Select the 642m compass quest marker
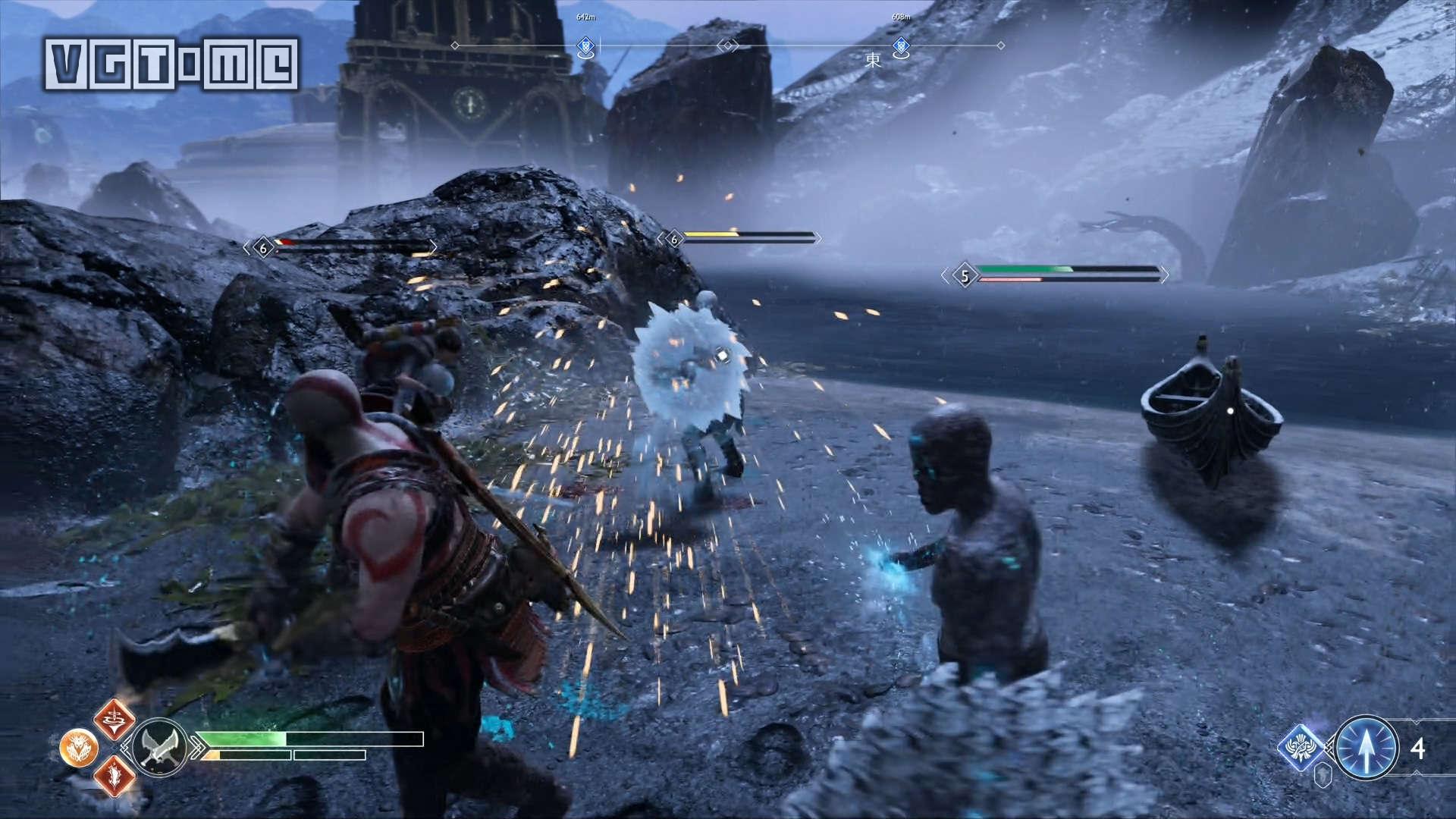Viewport: 1456px width, 819px height. (585, 47)
